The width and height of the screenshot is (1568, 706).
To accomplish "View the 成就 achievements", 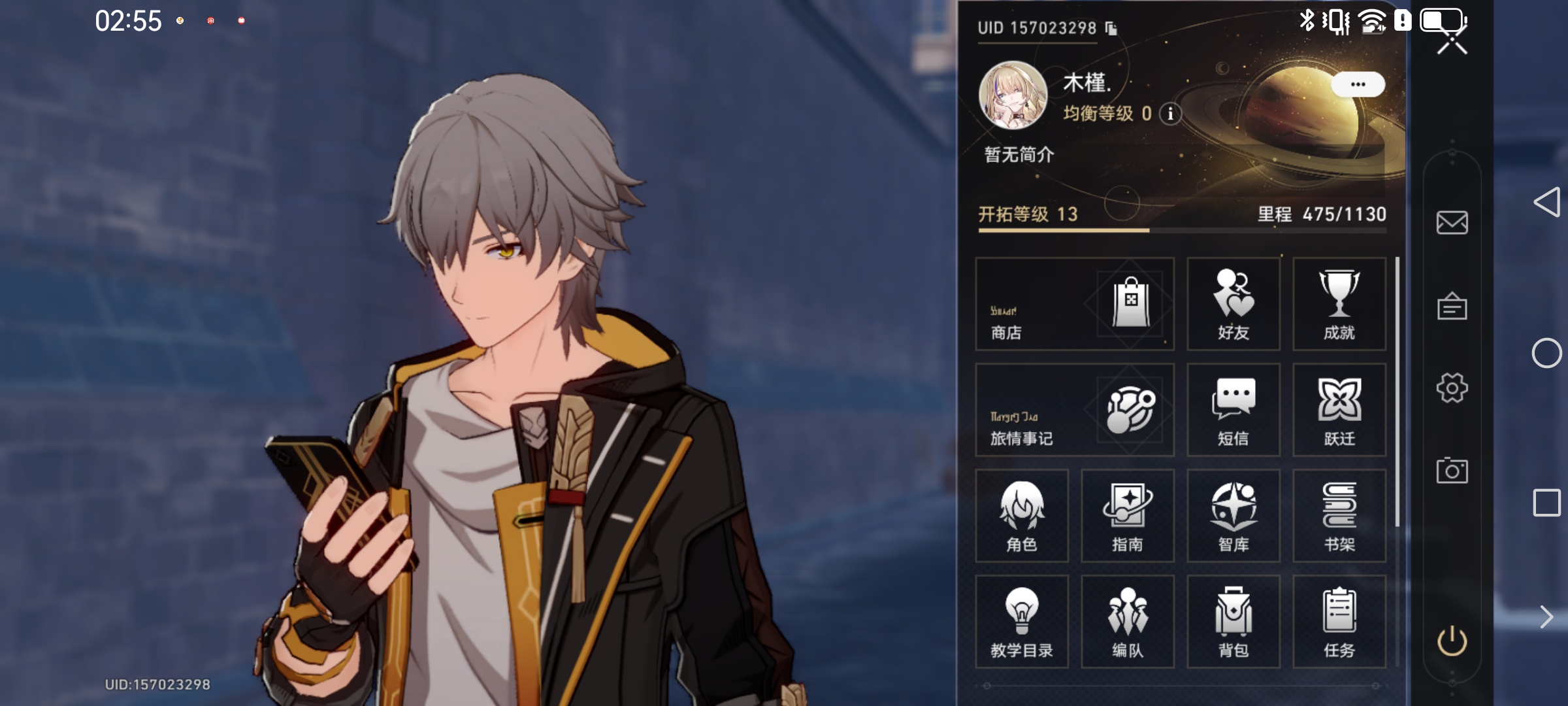I will (x=1339, y=304).
